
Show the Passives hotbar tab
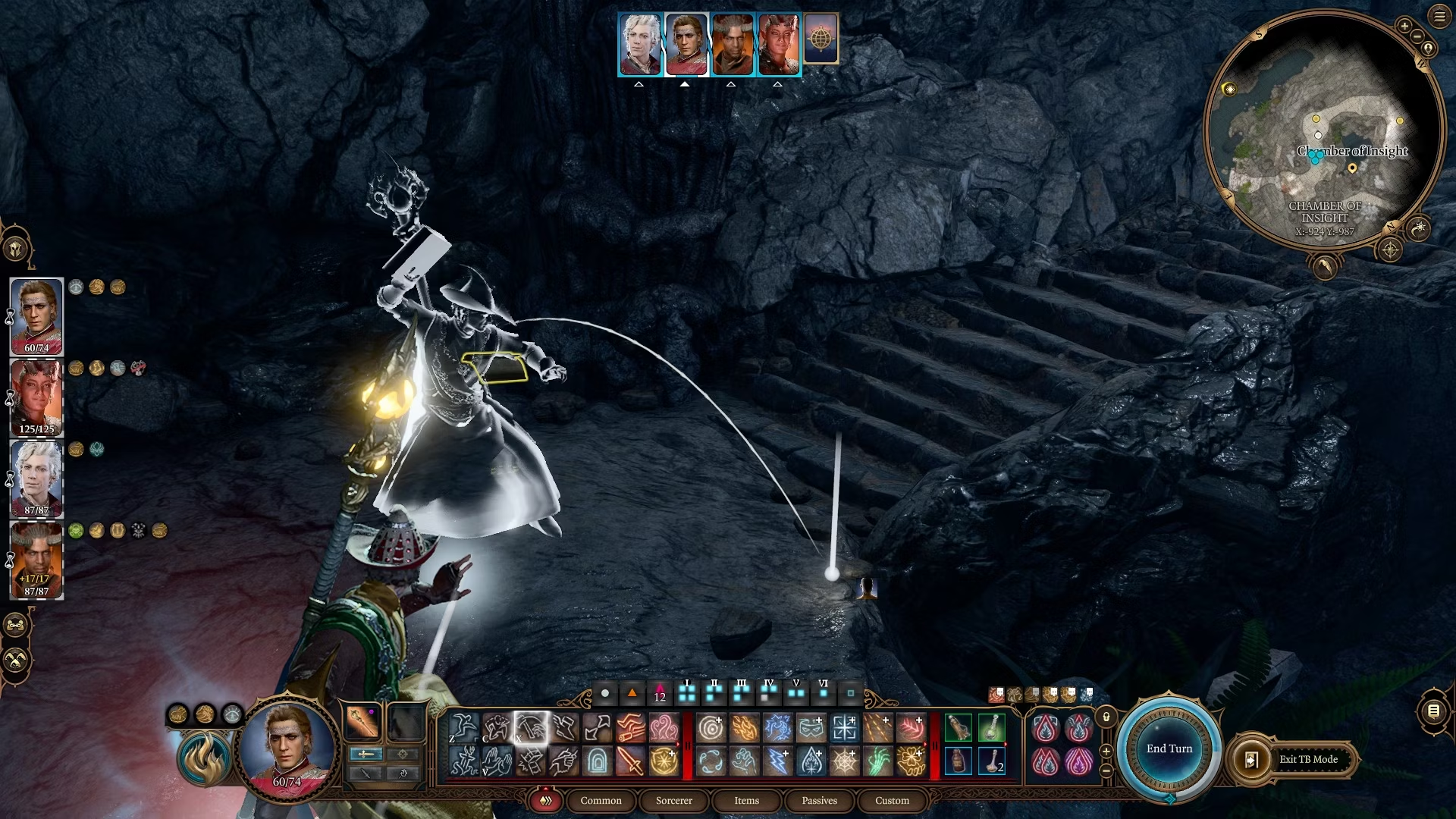point(819,800)
